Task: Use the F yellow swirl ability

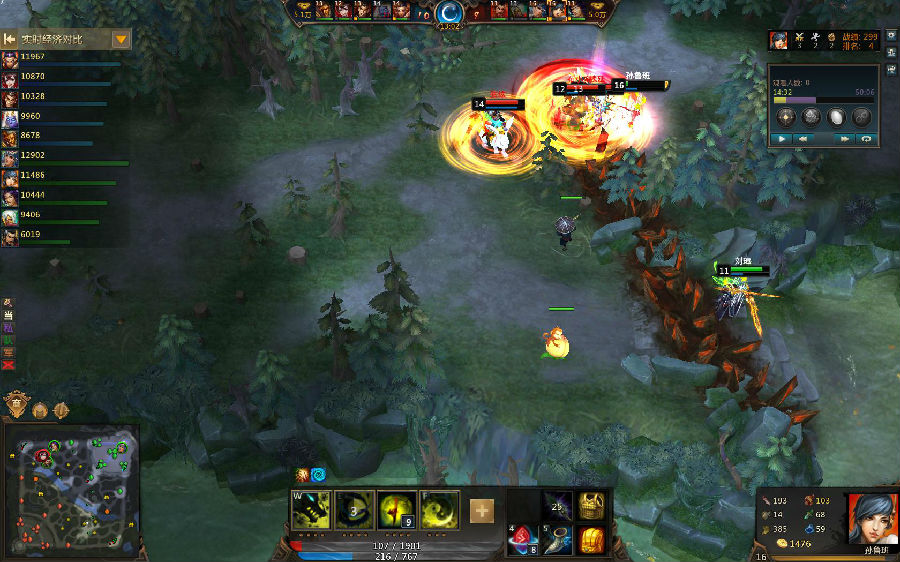Action: click(x=440, y=510)
